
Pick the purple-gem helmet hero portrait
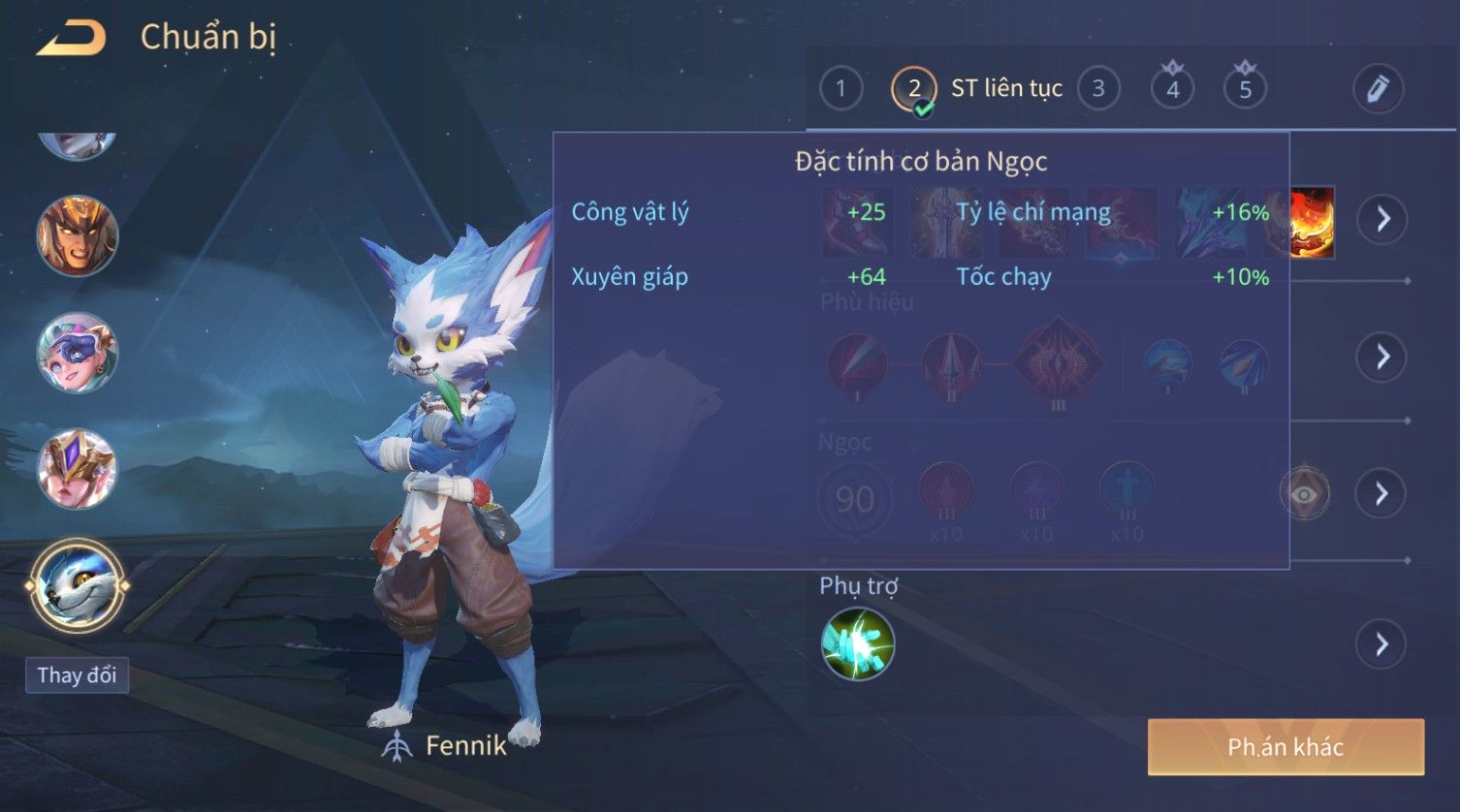tap(78, 469)
